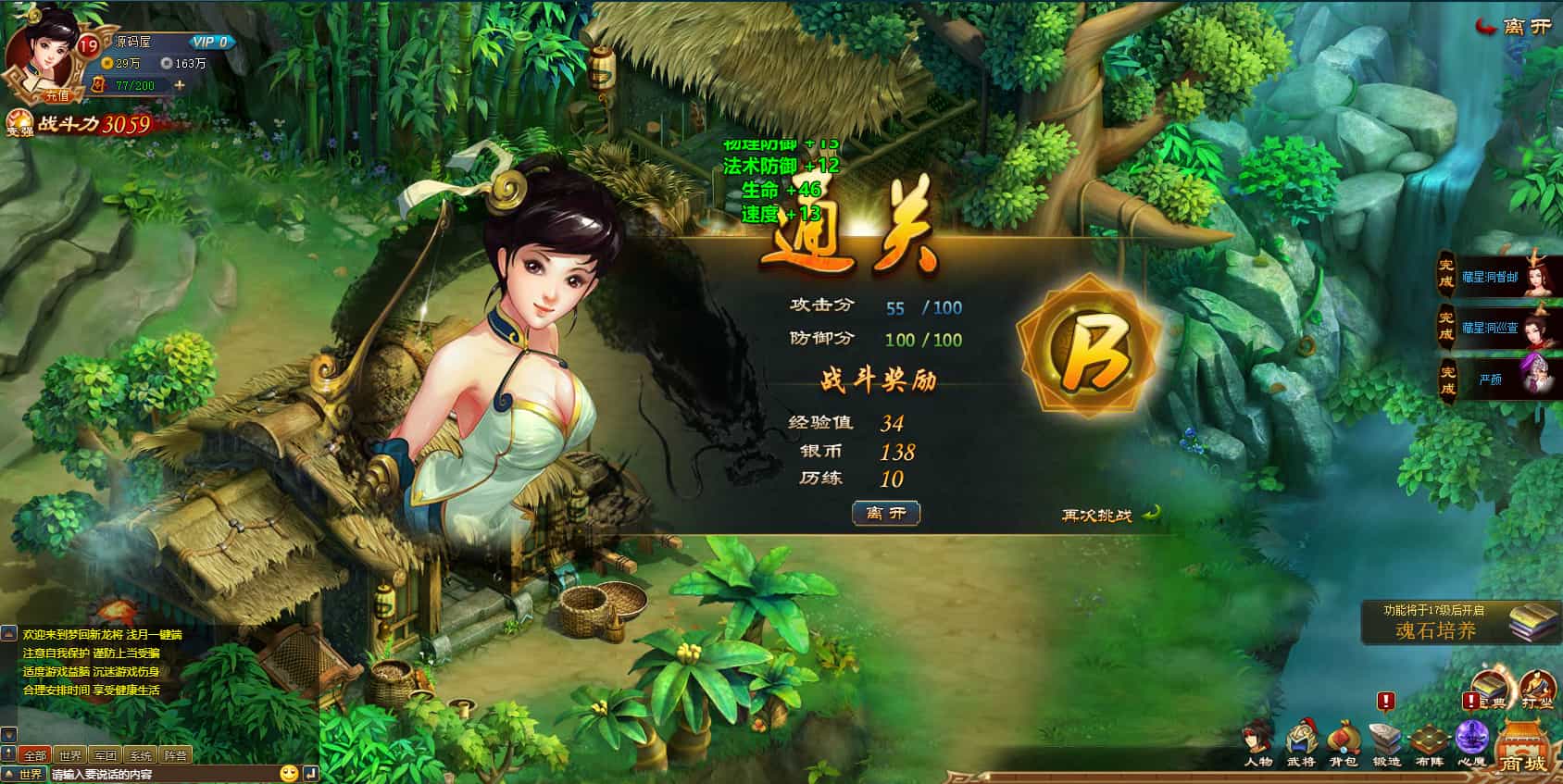Open the 世界 chat channel selector
Screen dimensions: 1563x784
tap(31, 774)
